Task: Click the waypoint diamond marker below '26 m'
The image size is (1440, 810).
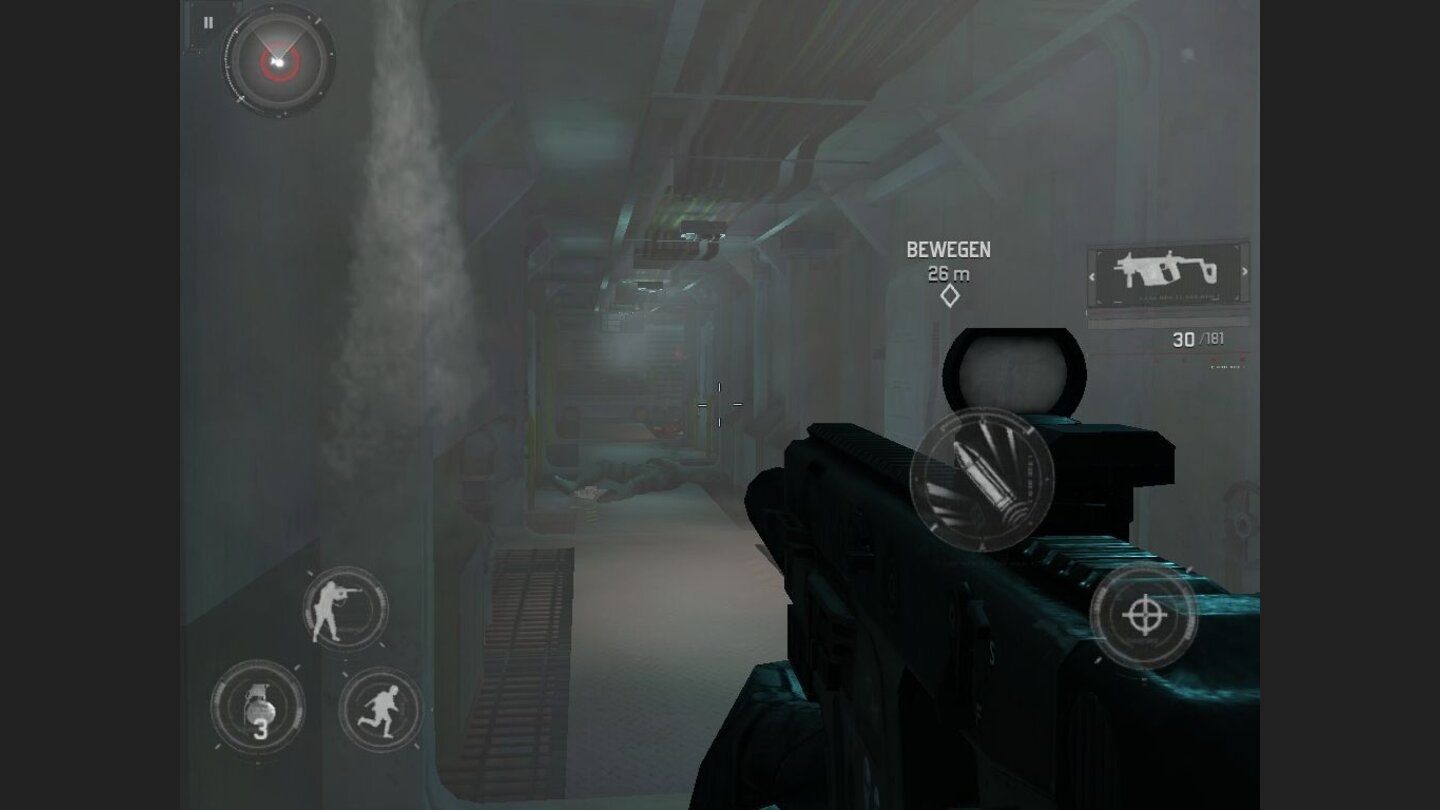Action: tap(948, 295)
